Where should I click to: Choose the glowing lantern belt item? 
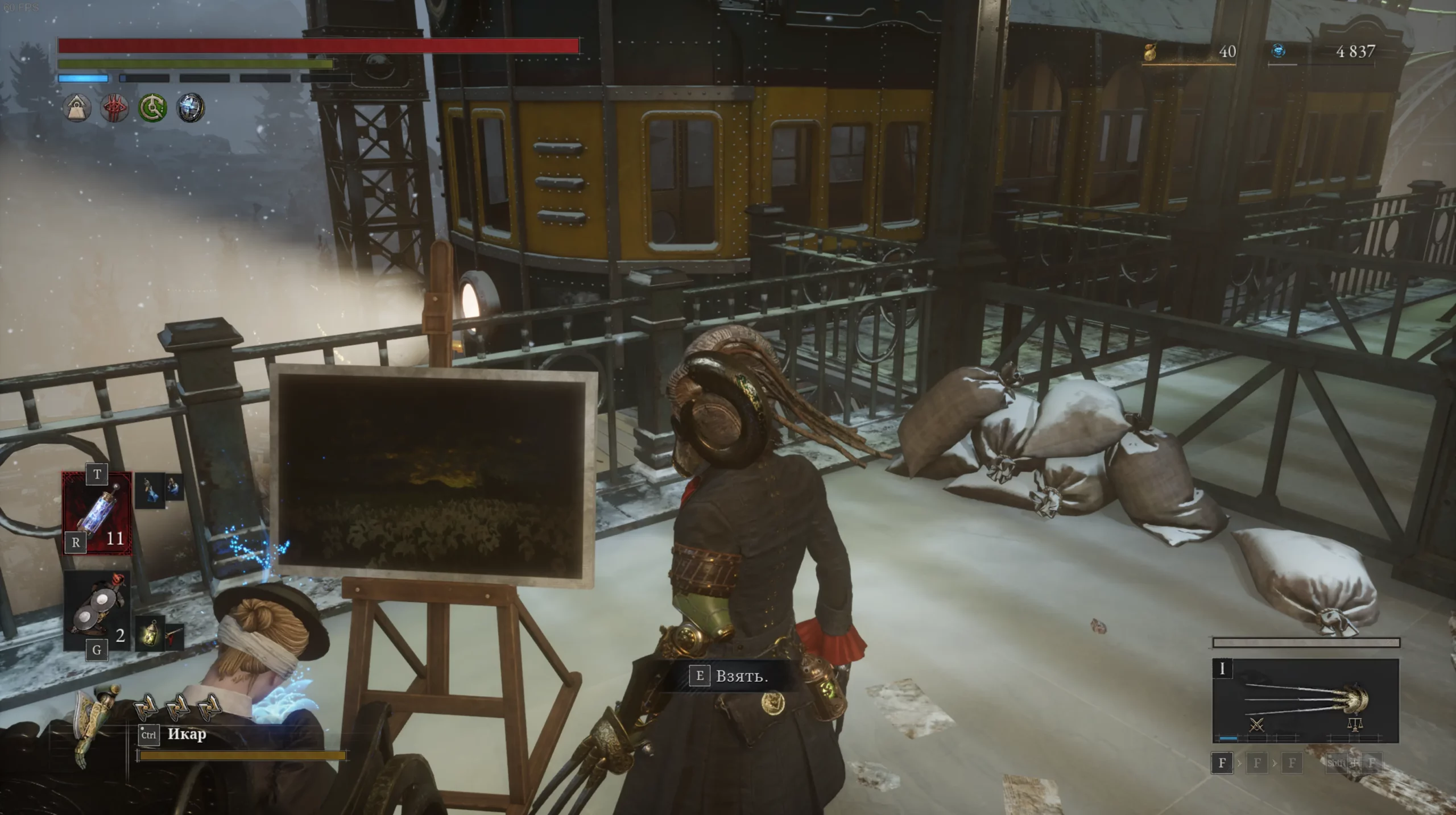150,632
